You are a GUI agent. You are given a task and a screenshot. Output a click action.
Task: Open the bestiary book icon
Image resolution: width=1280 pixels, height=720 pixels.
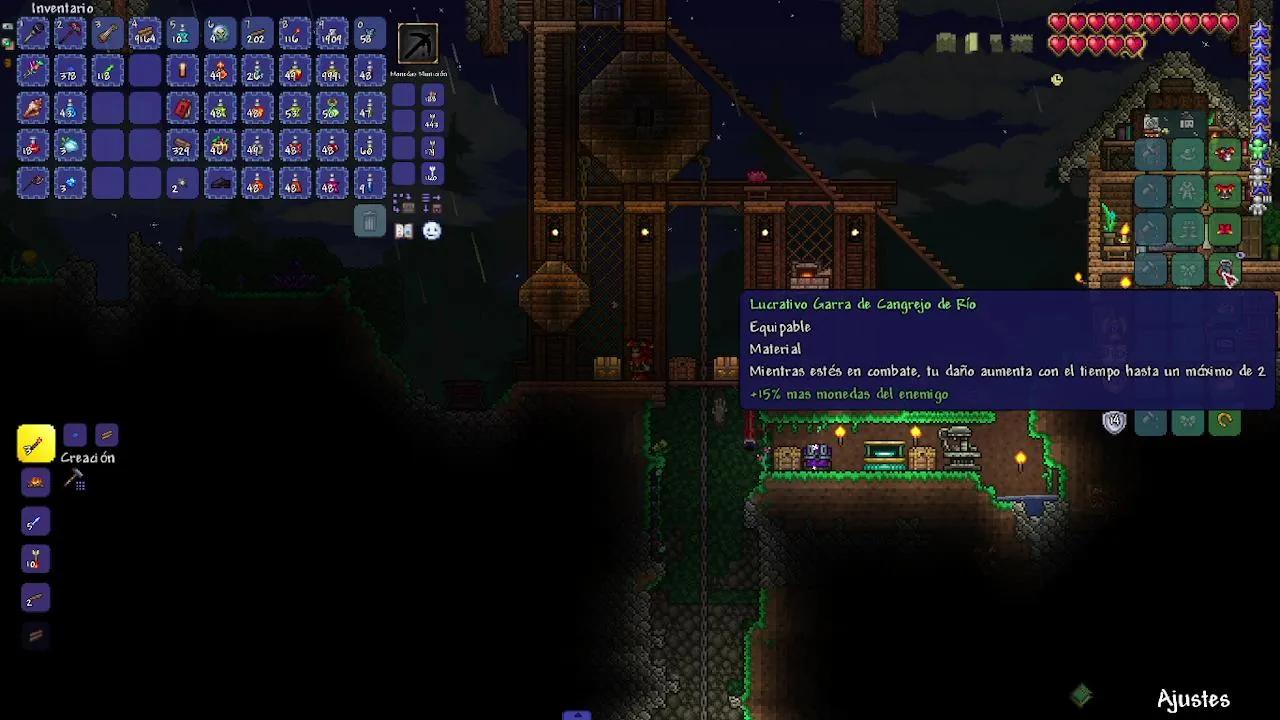coord(404,231)
